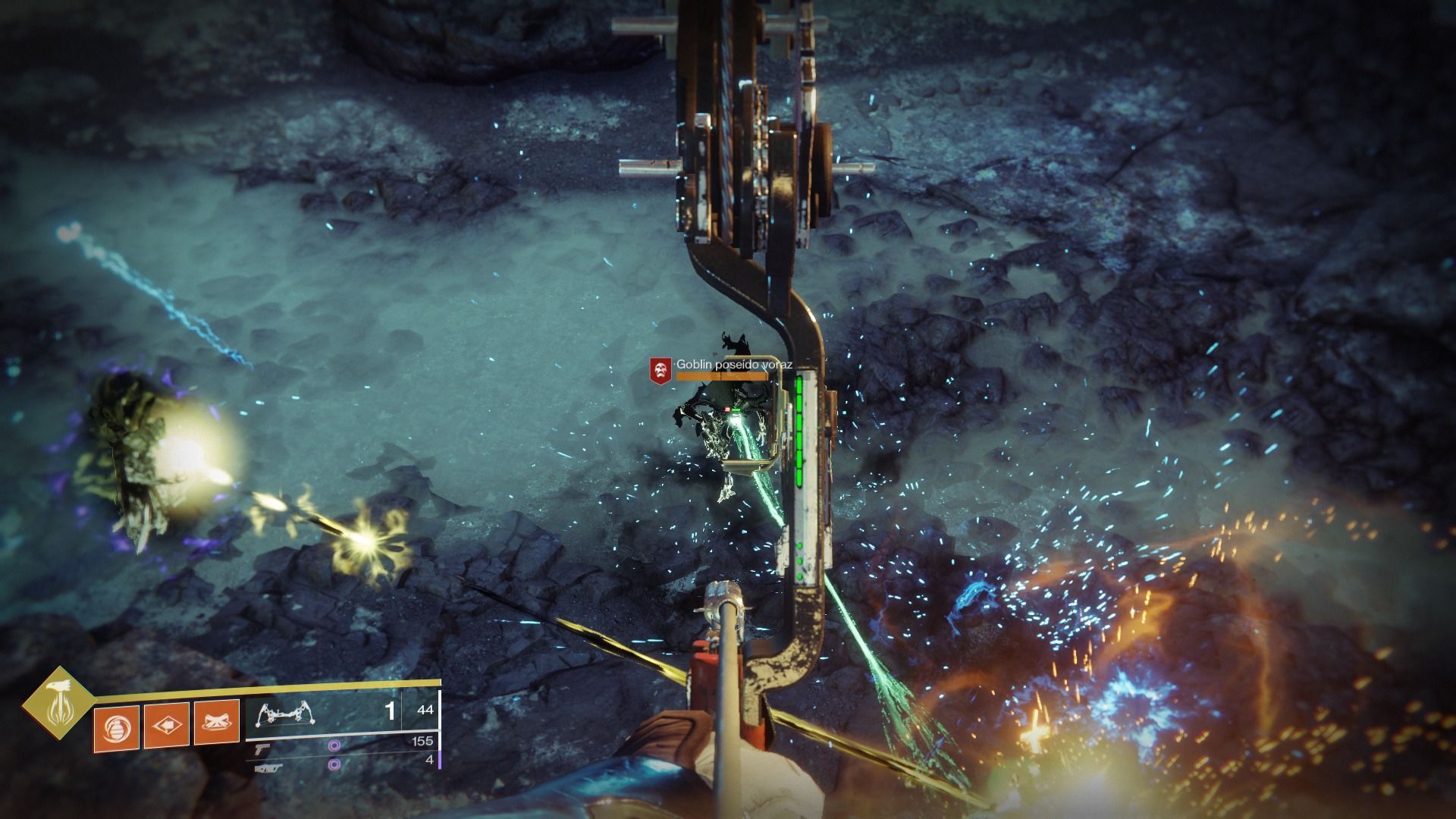
Task: Select the grenade ability icon
Action: click(x=116, y=727)
